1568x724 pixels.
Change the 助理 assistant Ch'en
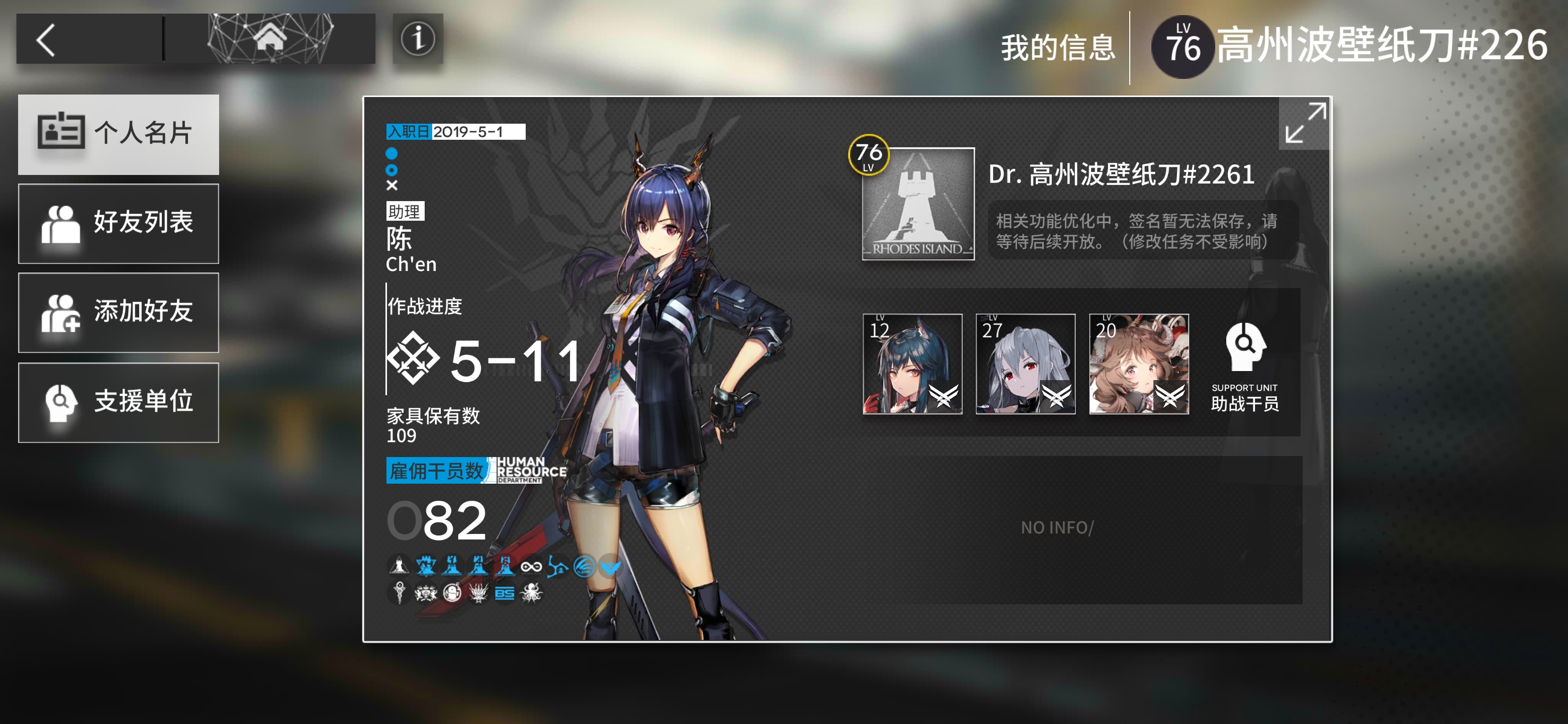[412, 240]
